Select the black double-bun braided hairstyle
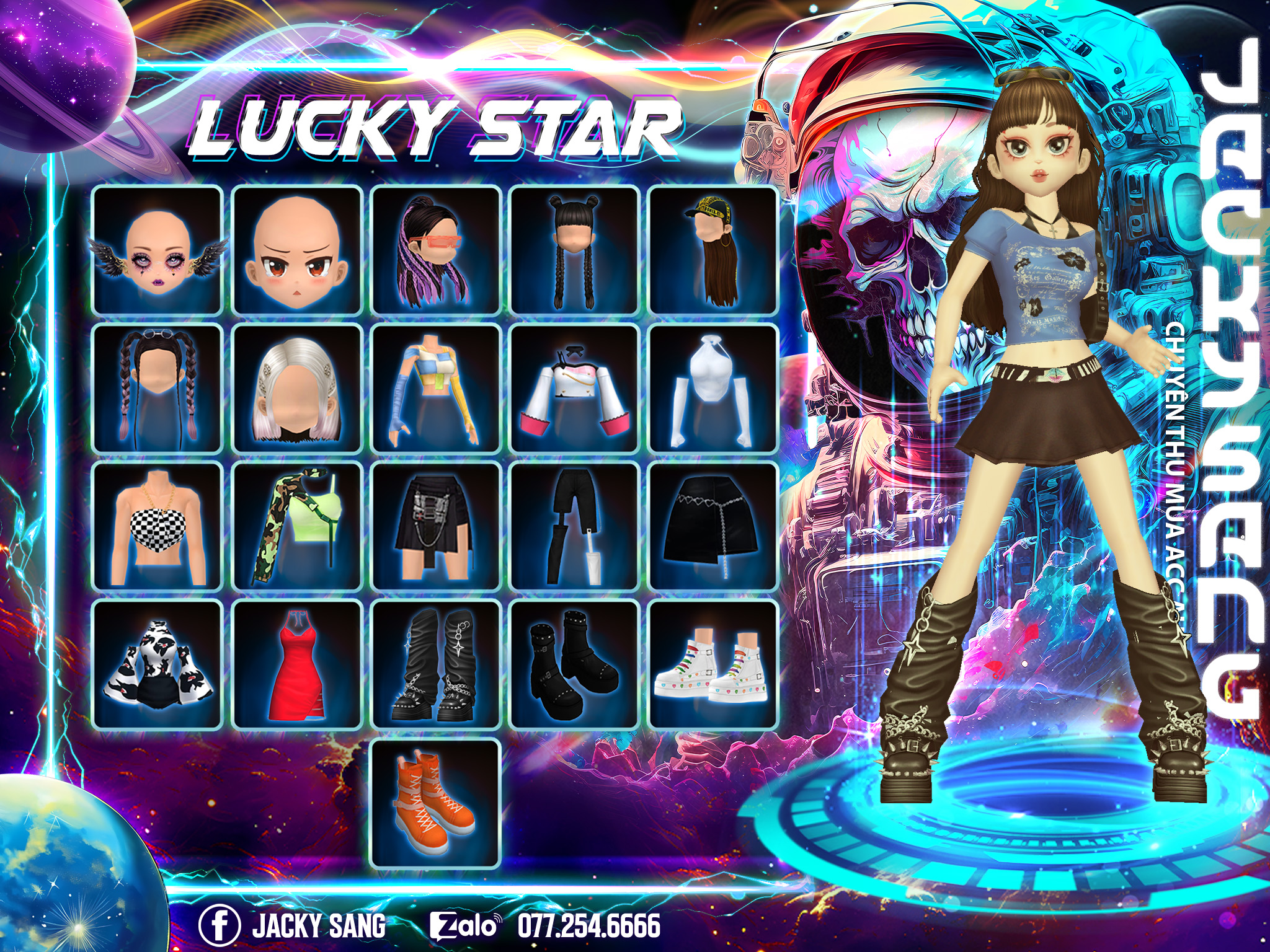Screen dimensions: 1270x952 click(574, 250)
